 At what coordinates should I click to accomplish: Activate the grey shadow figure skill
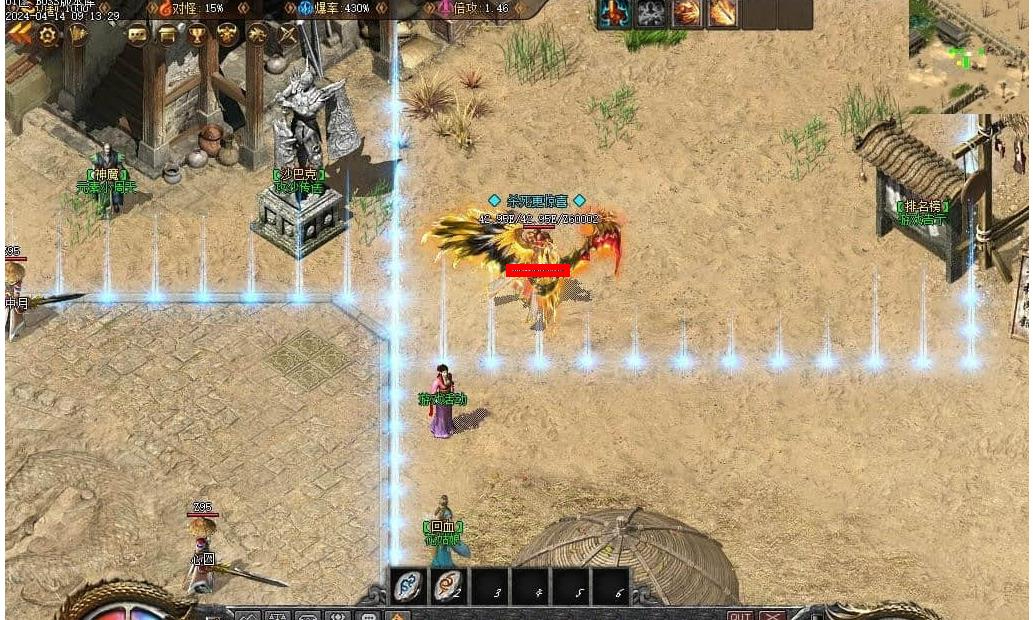(651, 13)
